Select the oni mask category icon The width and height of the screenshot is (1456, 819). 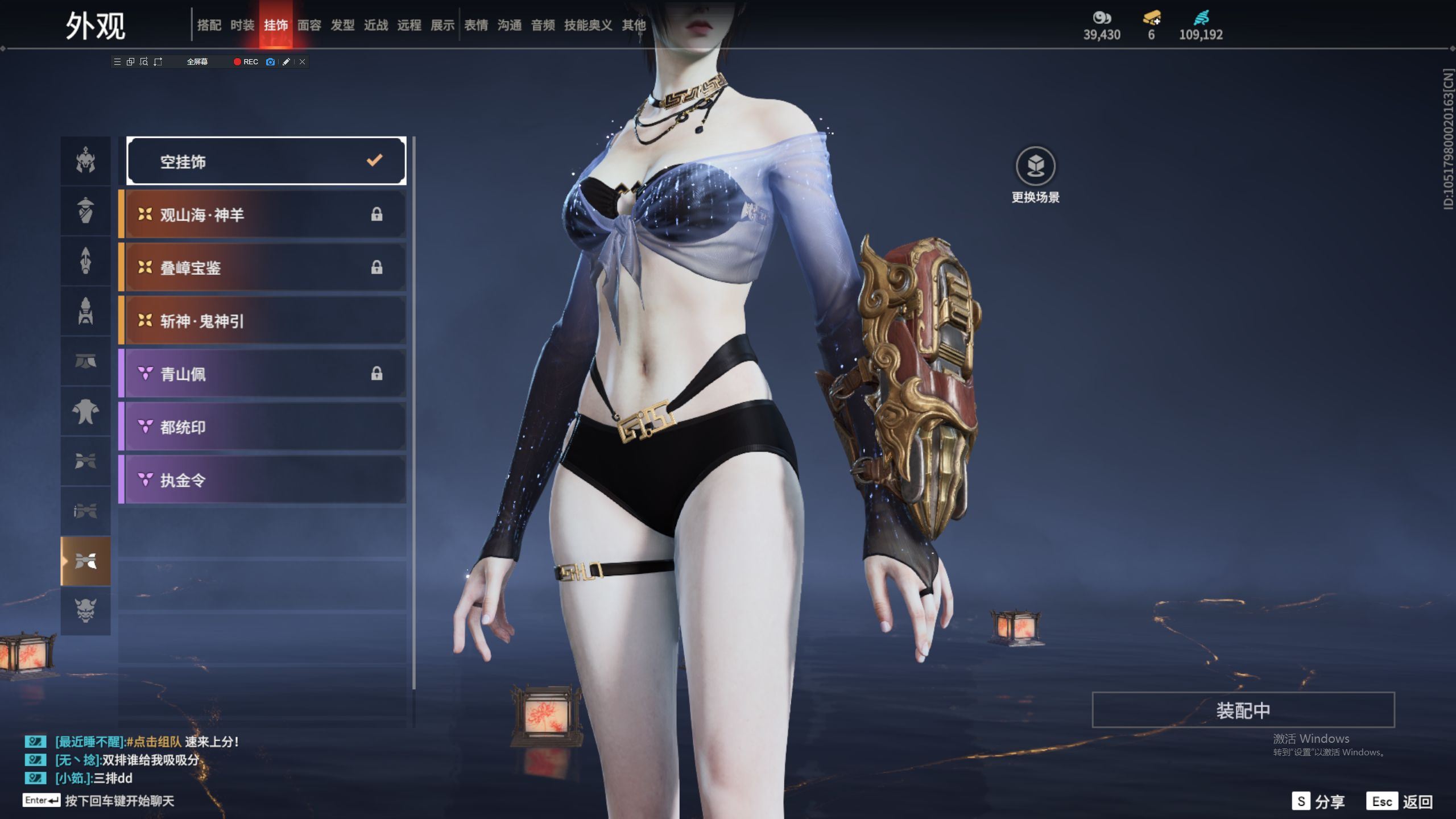pyautogui.click(x=86, y=610)
